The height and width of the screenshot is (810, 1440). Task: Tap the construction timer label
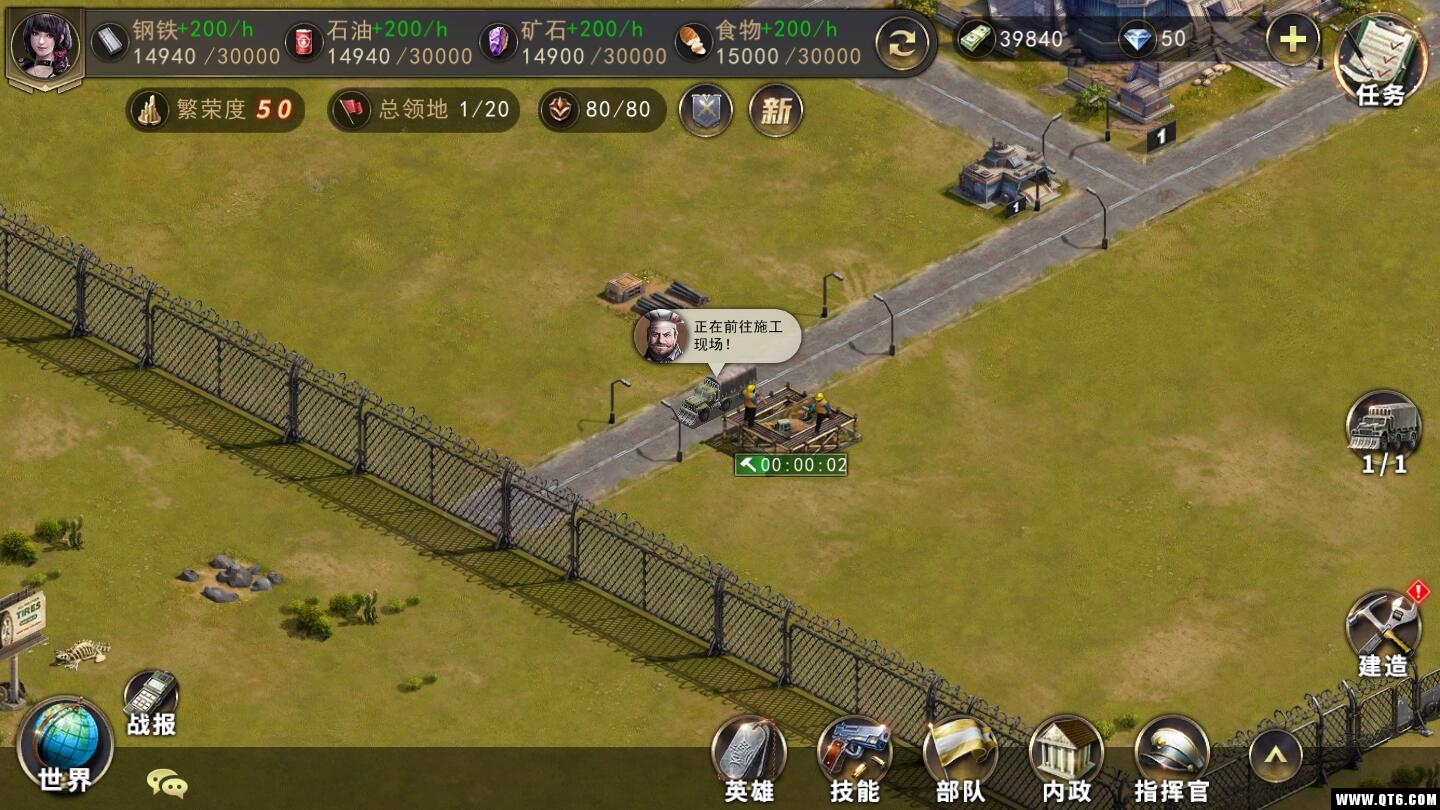point(791,465)
